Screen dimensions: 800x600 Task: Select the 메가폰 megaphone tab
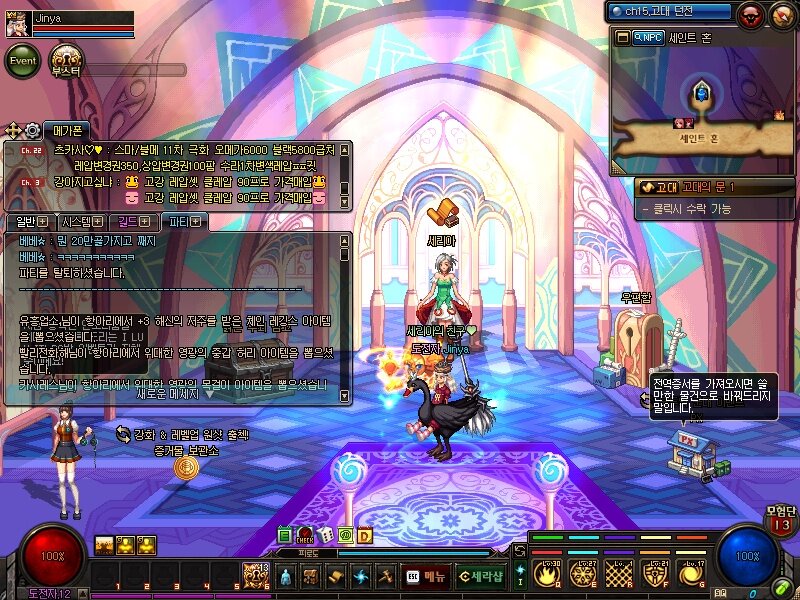pos(69,131)
